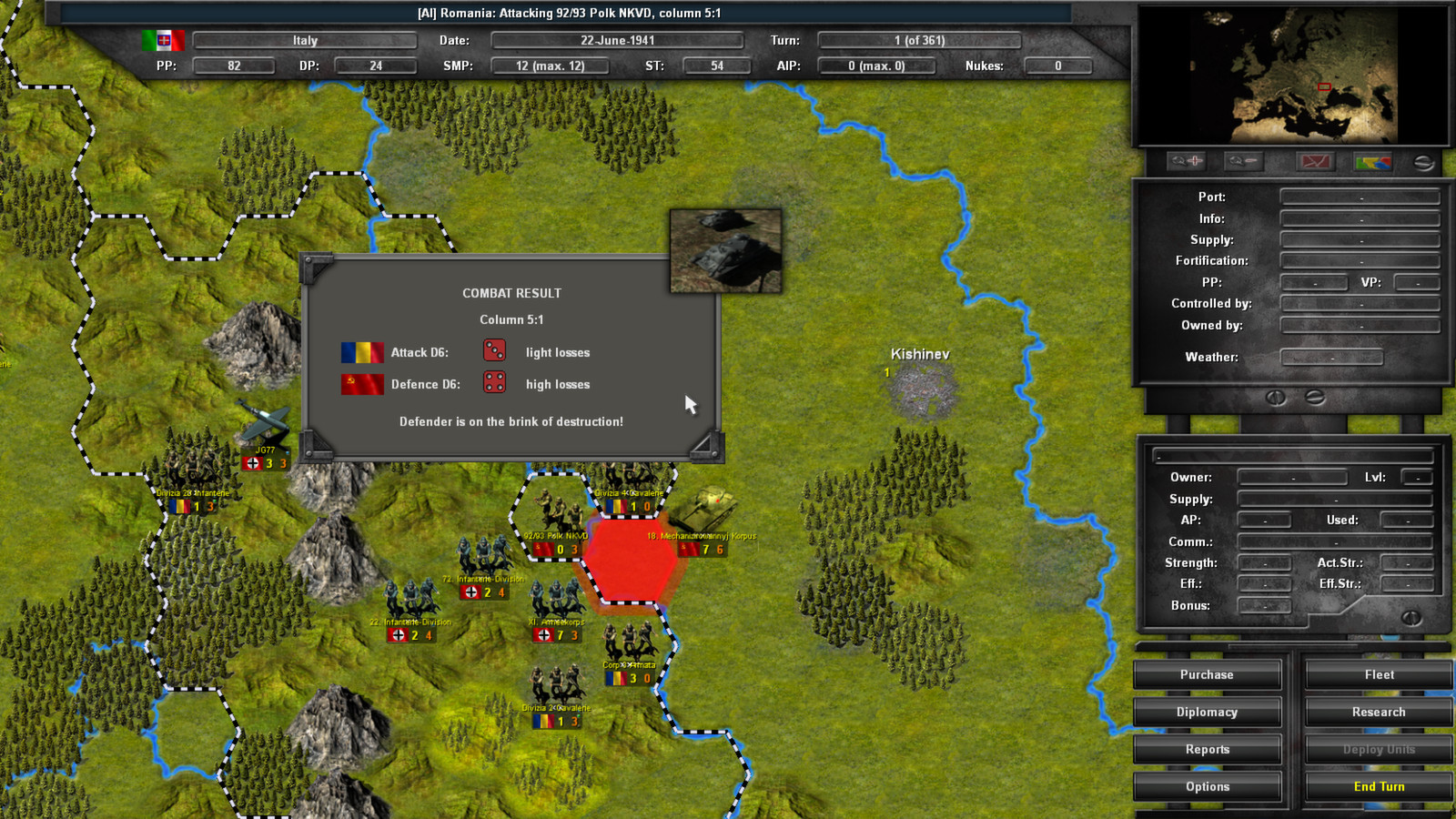Open the Reports screen
Viewport: 1456px width, 819px height.
[x=1207, y=749]
